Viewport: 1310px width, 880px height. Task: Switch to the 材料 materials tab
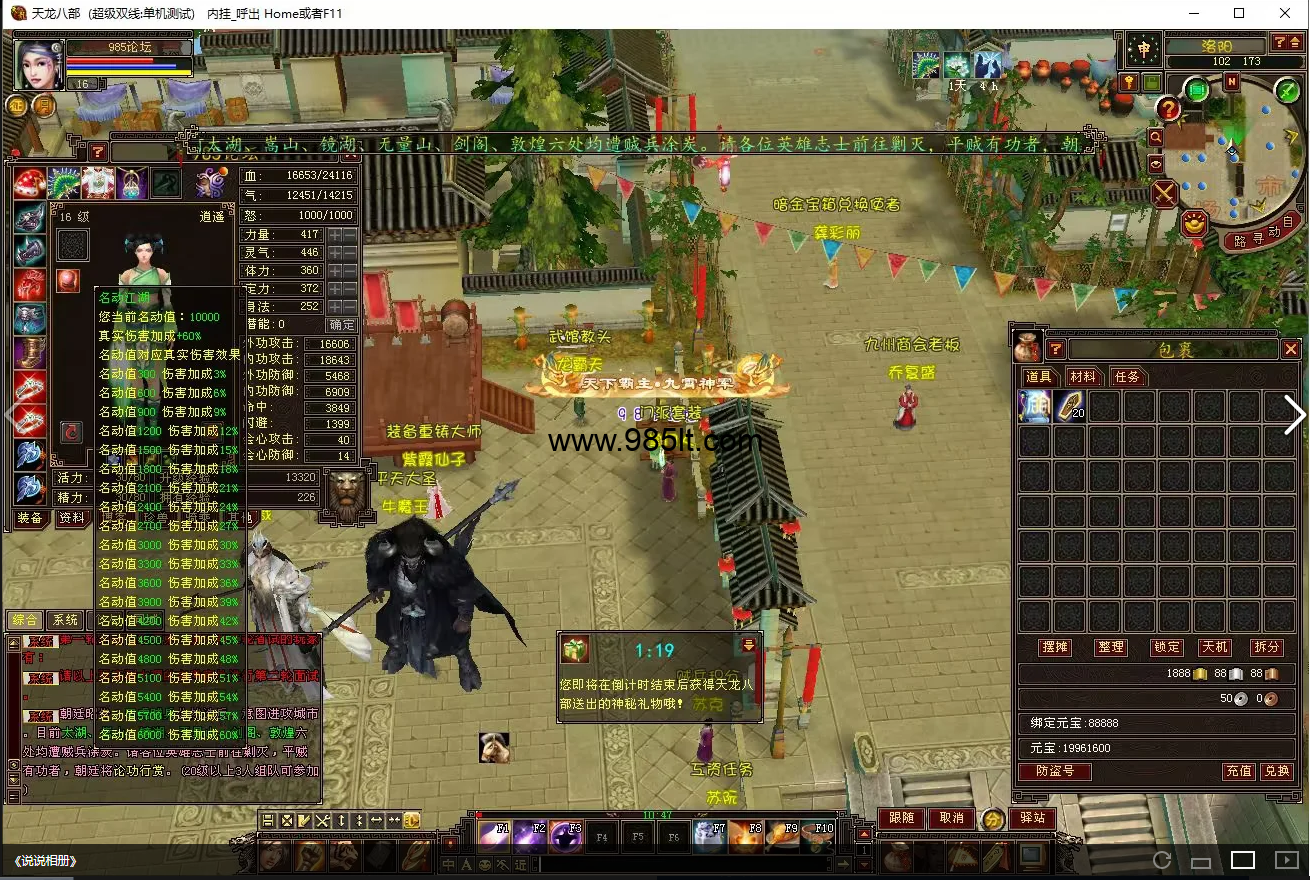pos(1082,377)
